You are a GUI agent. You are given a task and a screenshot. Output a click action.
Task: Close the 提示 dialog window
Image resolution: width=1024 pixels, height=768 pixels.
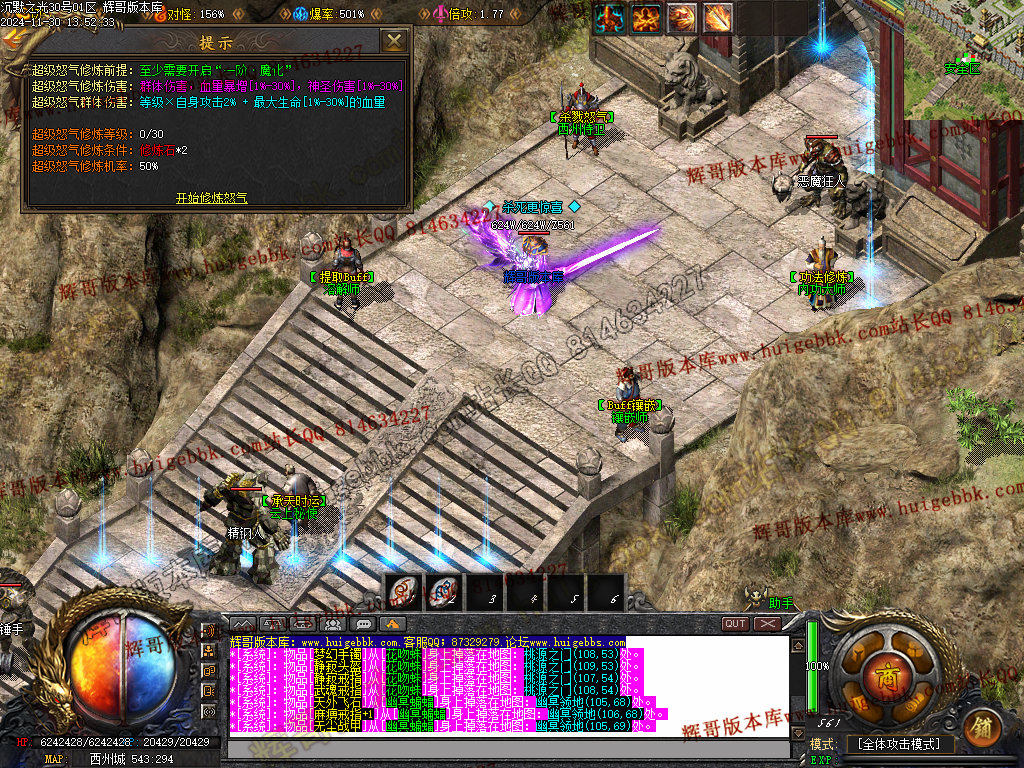point(395,41)
